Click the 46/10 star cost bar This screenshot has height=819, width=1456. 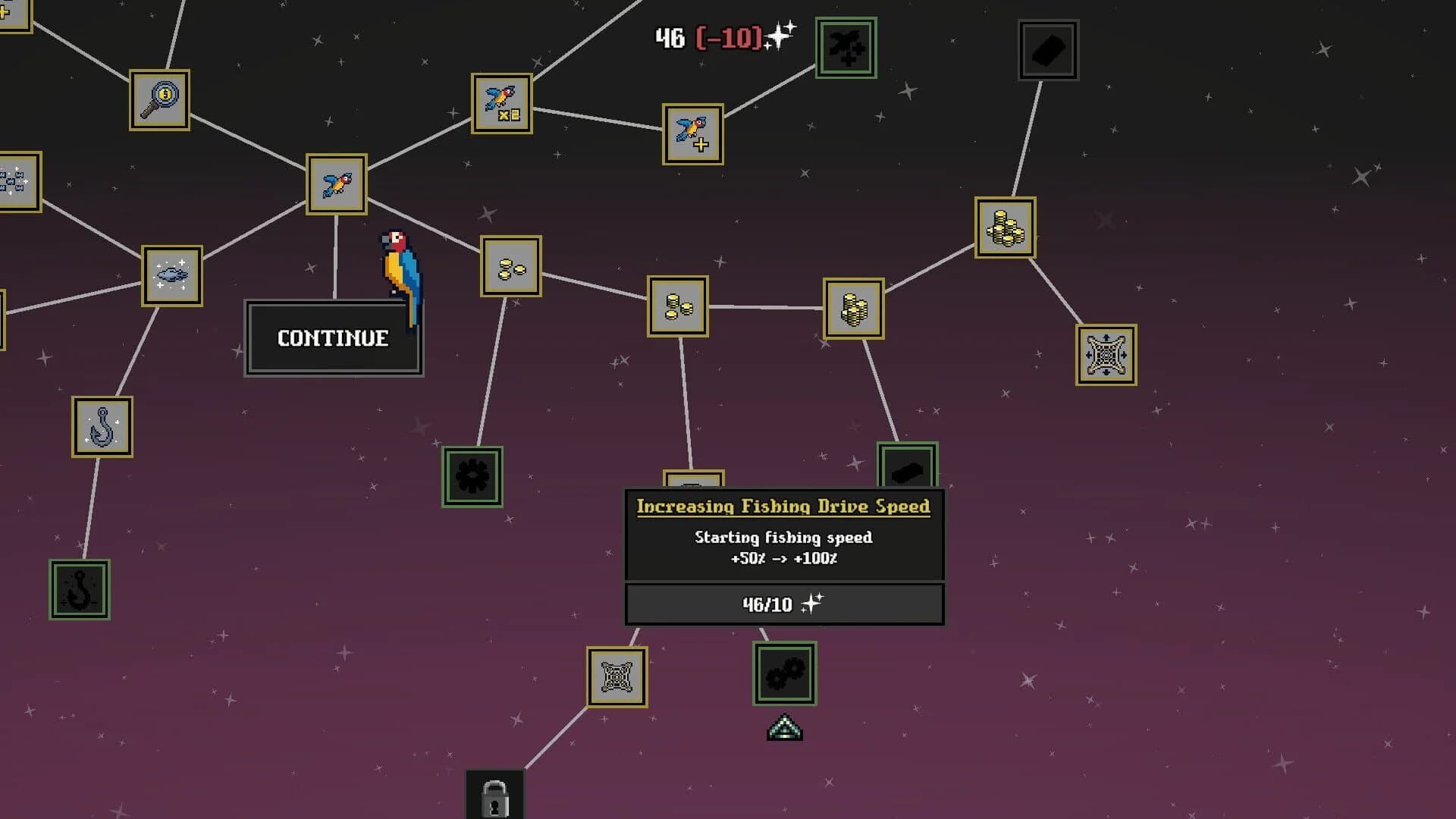[783, 604]
